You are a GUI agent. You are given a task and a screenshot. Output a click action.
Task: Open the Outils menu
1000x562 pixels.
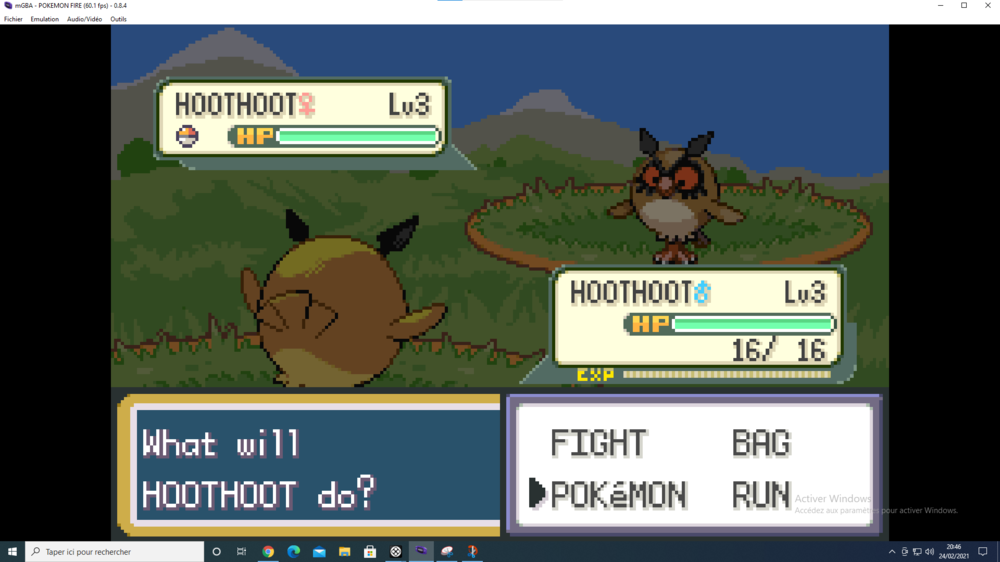tap(118, 19)
